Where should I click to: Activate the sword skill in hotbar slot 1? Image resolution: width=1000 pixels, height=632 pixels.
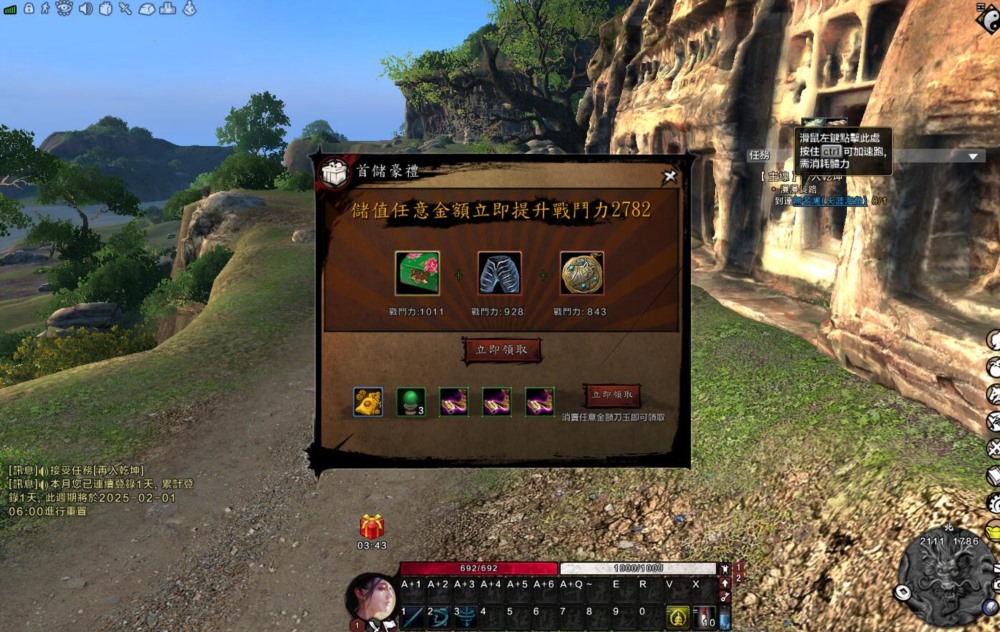pyautogui.click(x=412, y=616)
